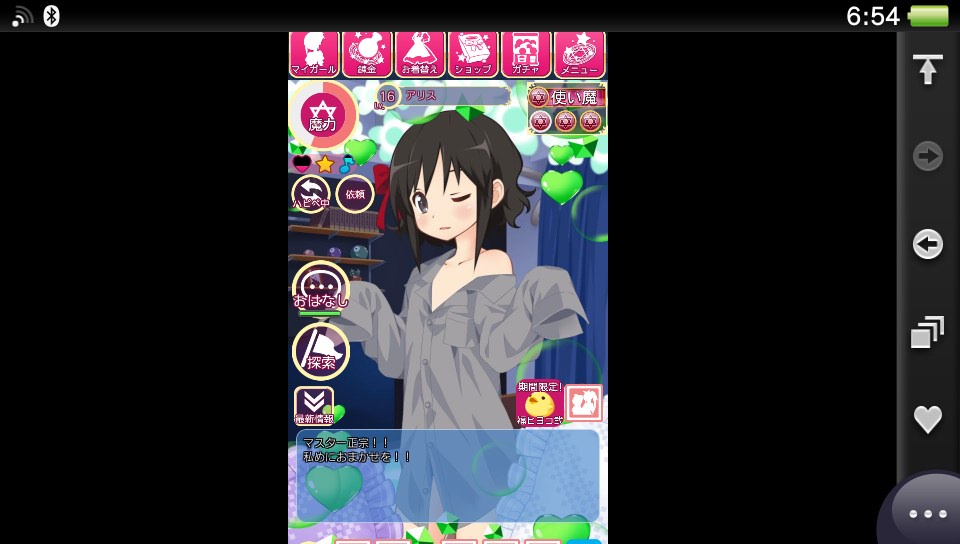Open the 依頼 requests button
The width and height of the screenshot is (960, 544).
coord(355,194)
